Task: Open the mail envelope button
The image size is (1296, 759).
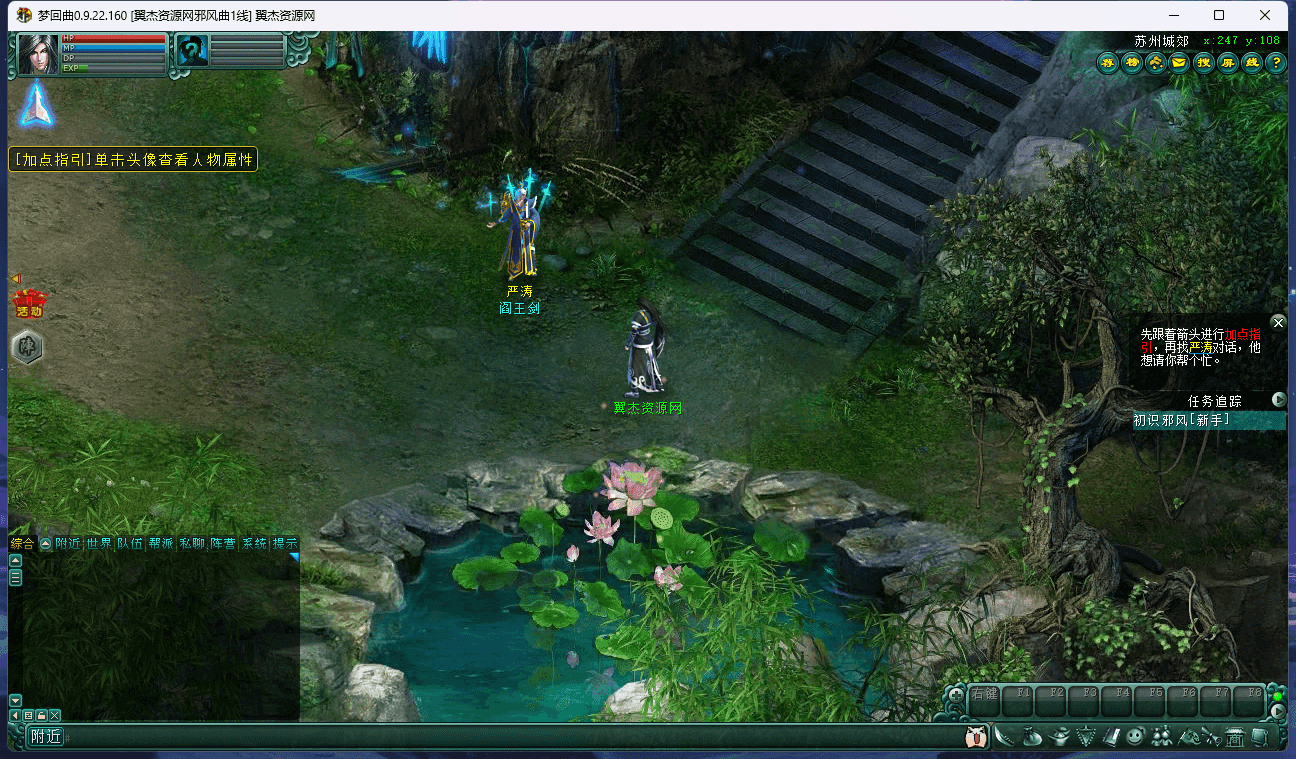Action: [x=1180, y=63]
